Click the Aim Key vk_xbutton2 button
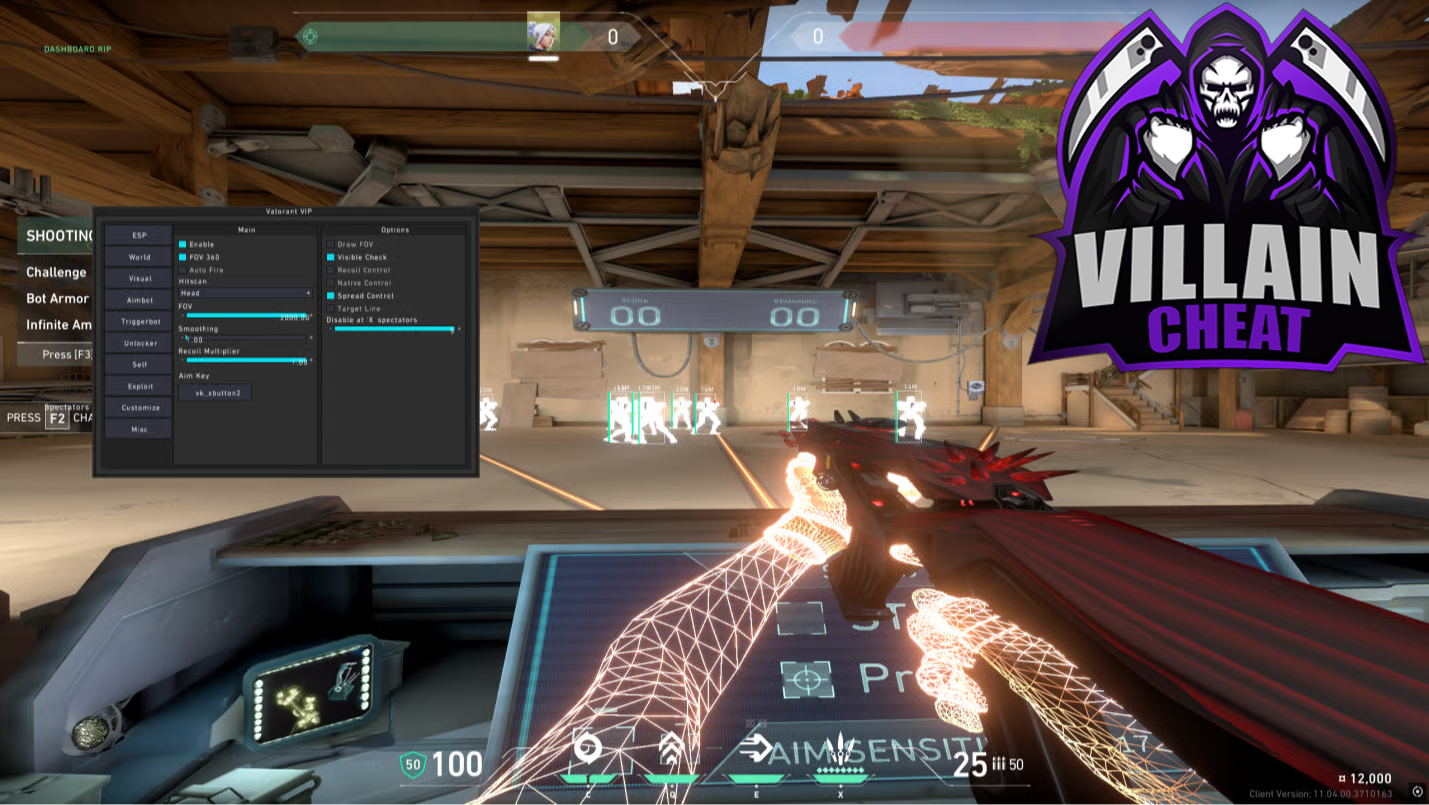1429x805 pixels. (x=216, y=393)
